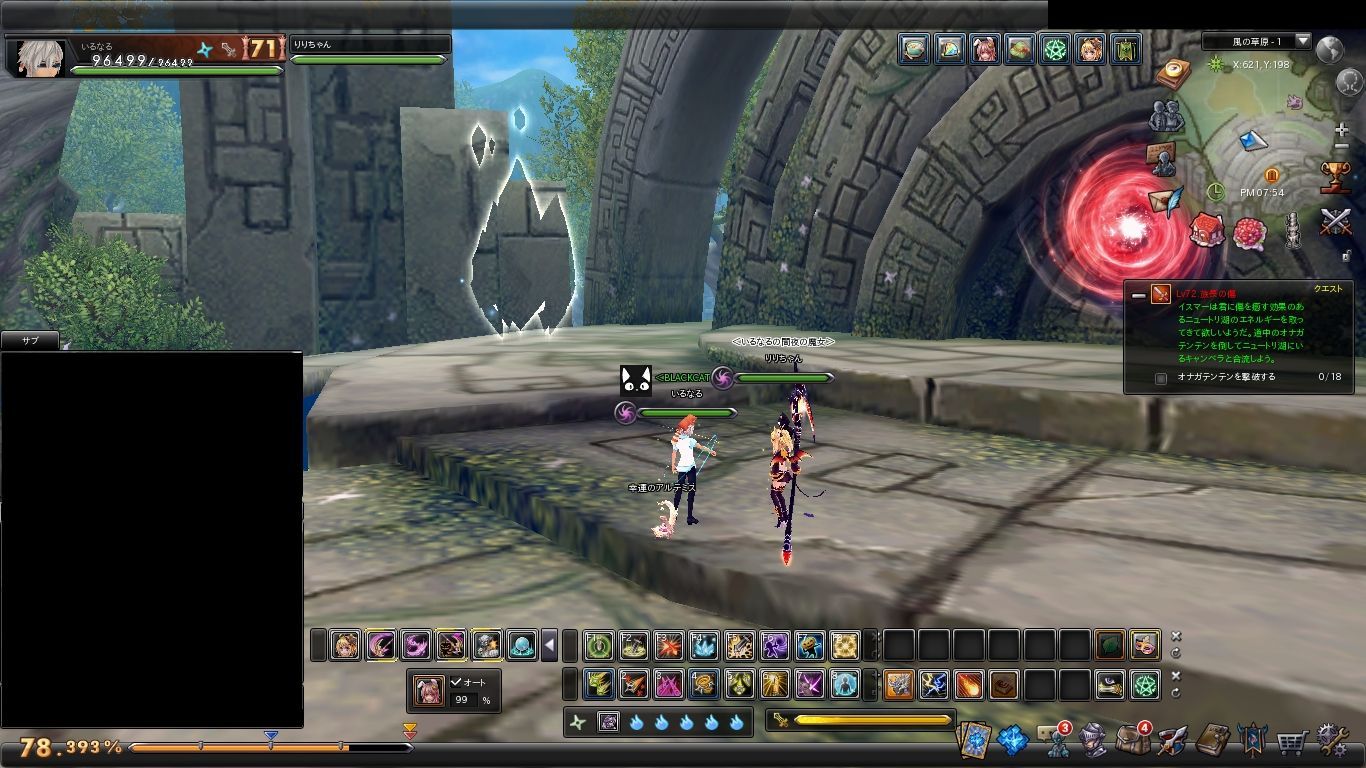Zoom in the minimap with plus button
Viewport: 1366px width, 768px height.
[1341, 131]
